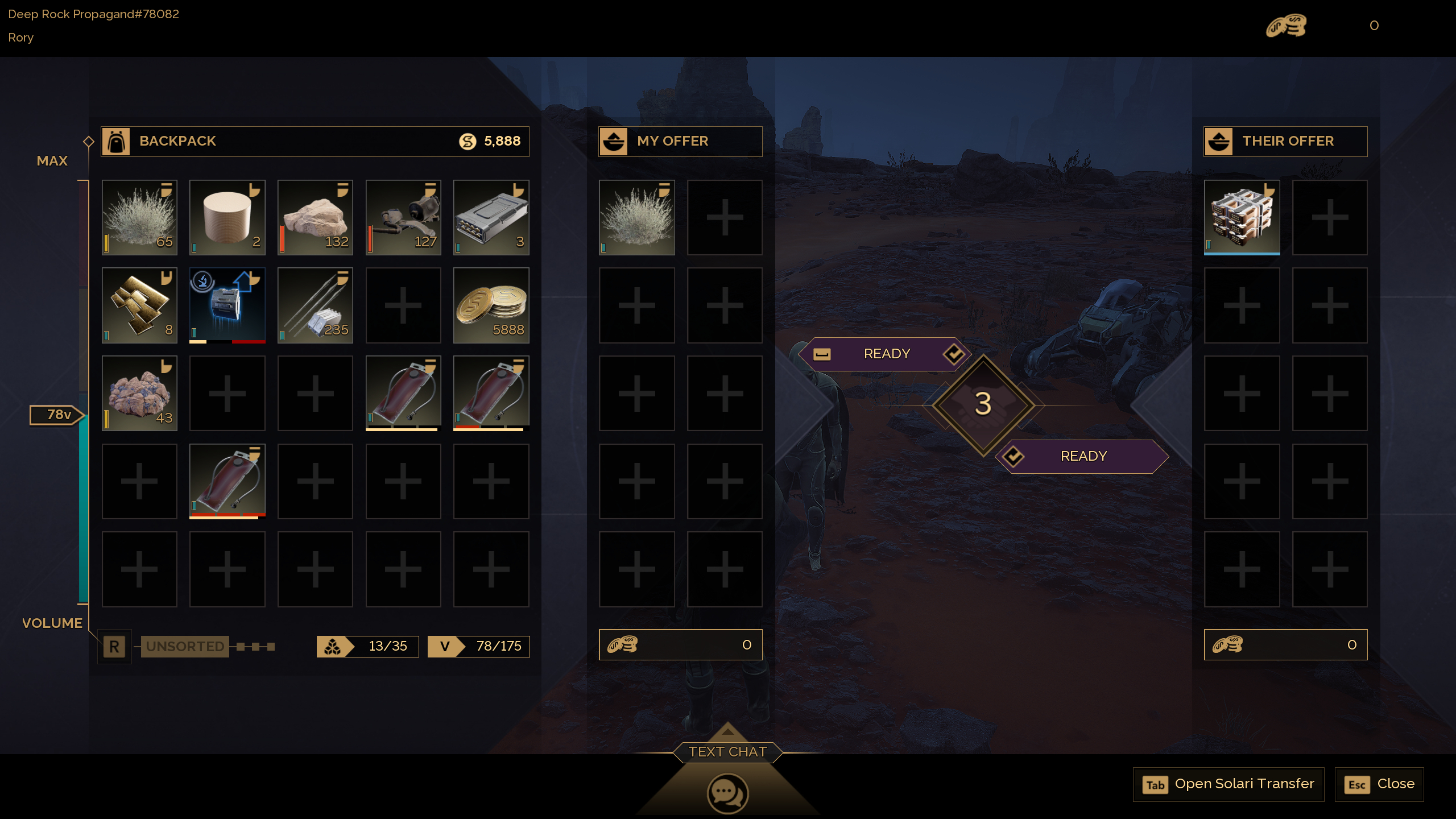Open the chat bubble icon at bottom center
1456x819 pixels.
(x=727, y=792)
